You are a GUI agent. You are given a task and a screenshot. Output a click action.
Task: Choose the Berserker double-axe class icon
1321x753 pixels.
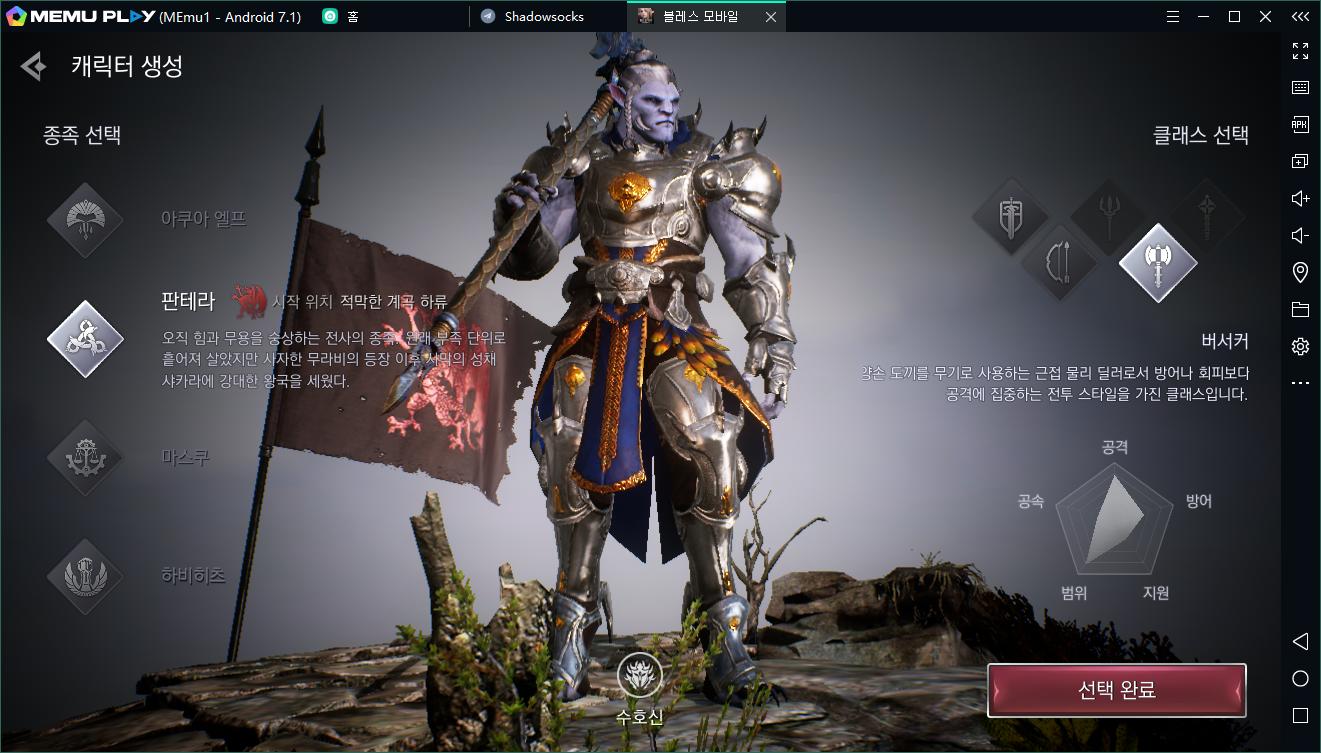point(1157,263)
